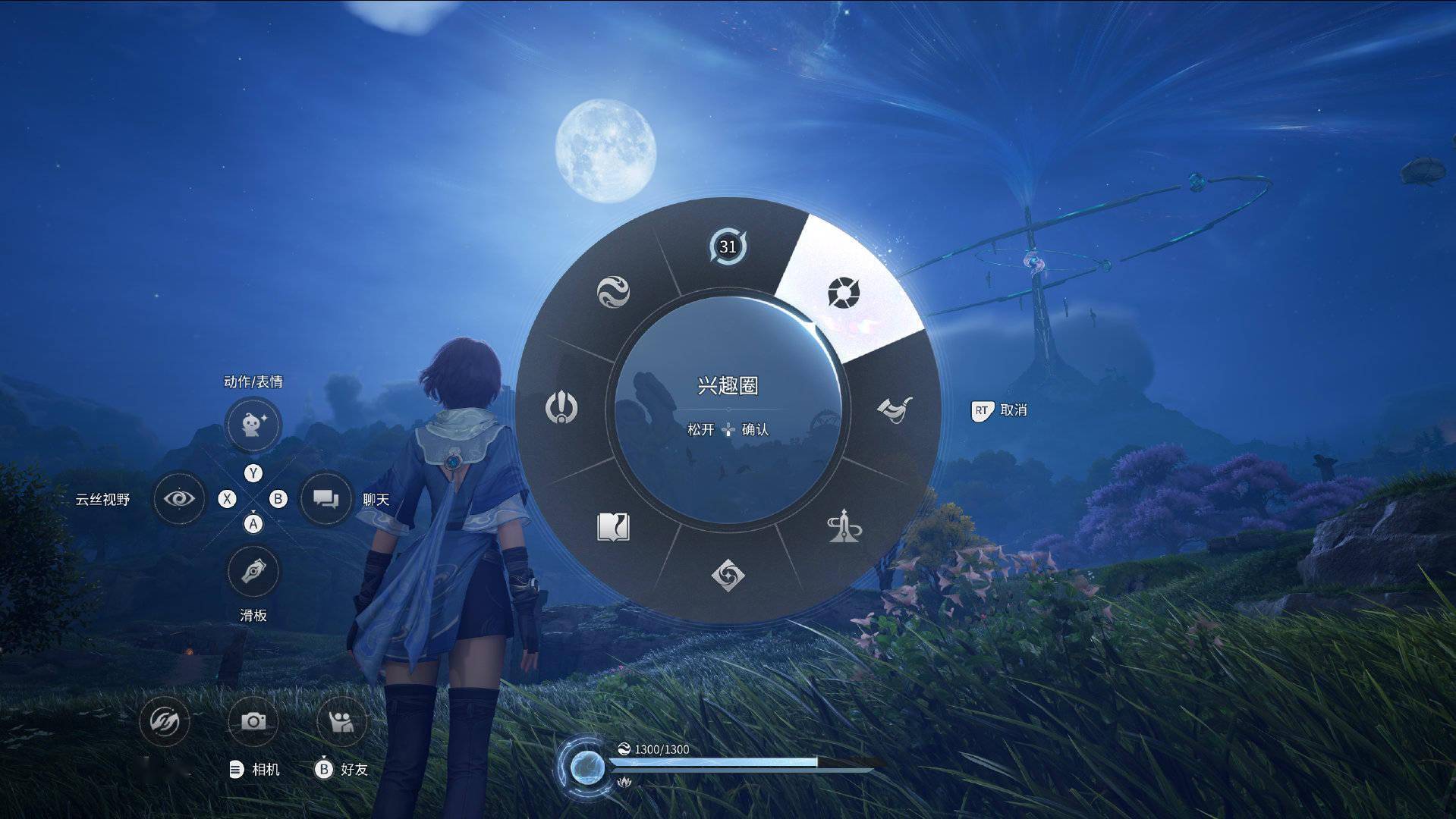Click the crossed-out eye icon
The width and height of the screenshot is (1456, 819).
(165, 720)
